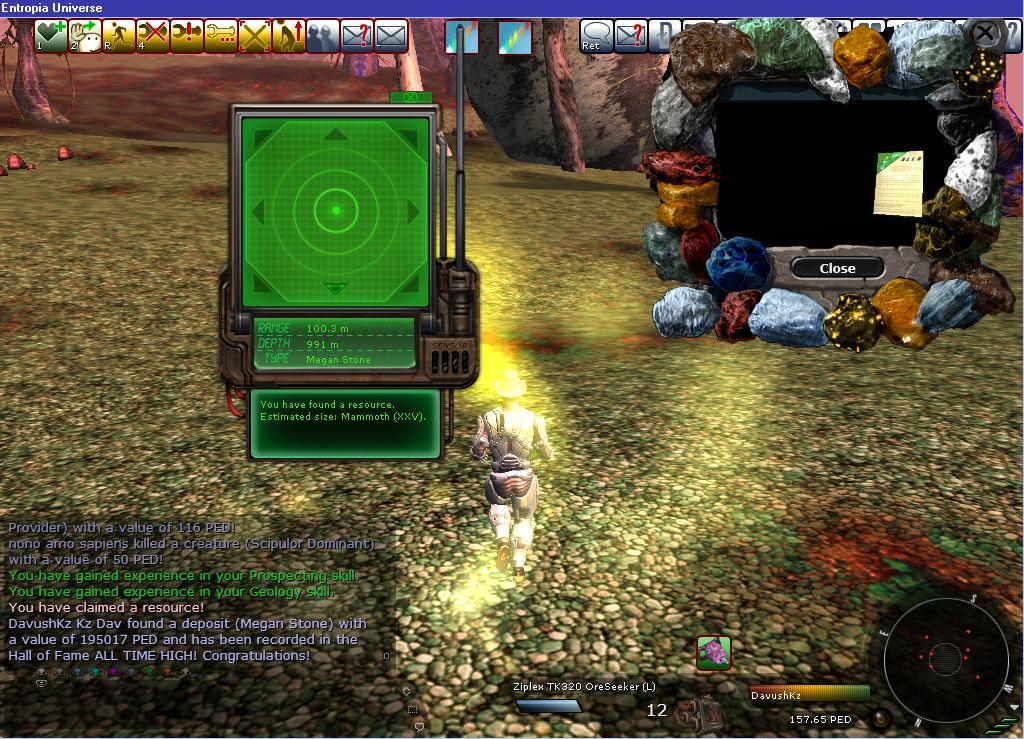Click the crossed-out wrench icon
Screen dimensions: 1024x739
(x=153, y=37)
